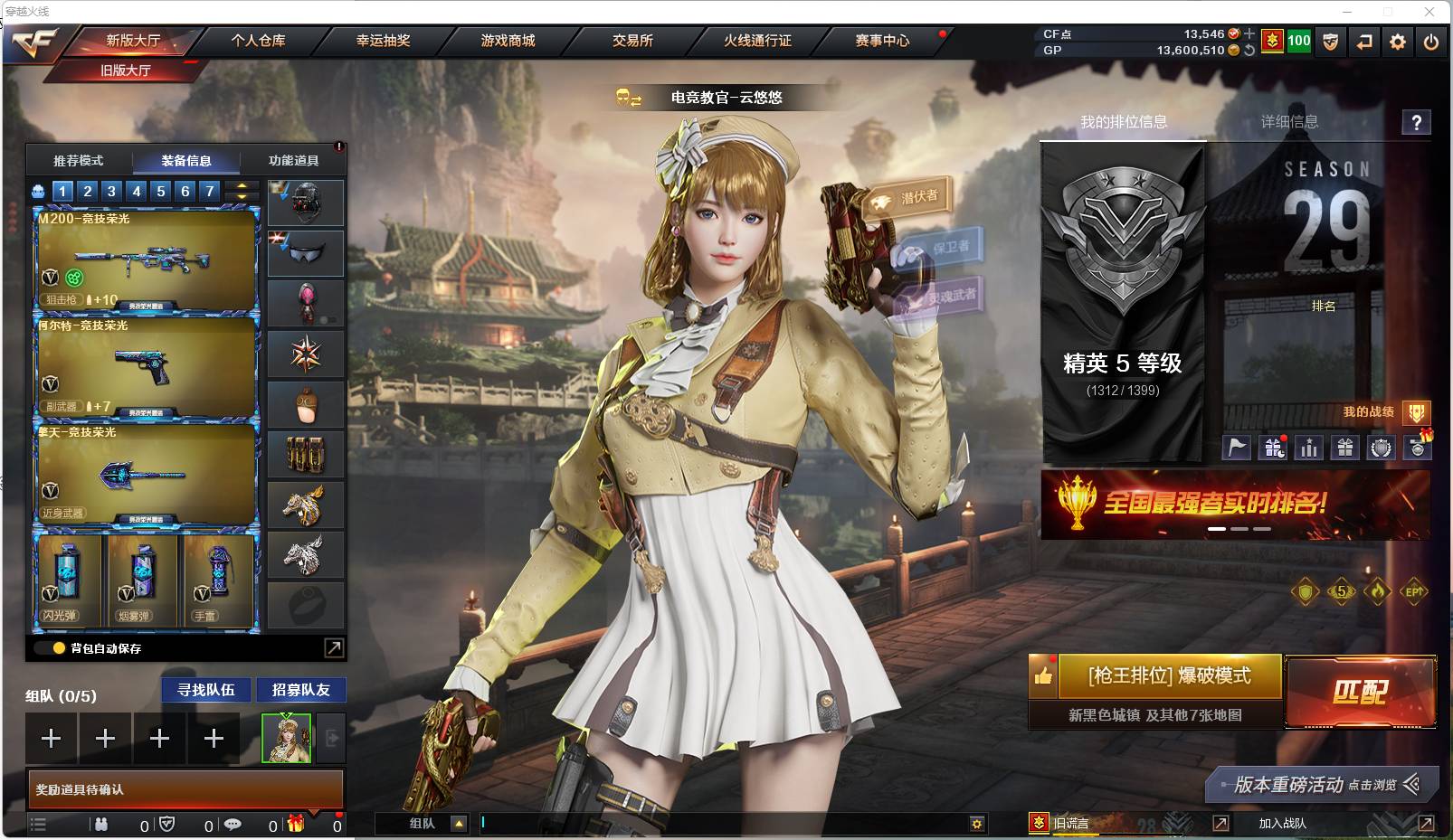Switch to the 功能道具 tab
Viewport: 1453px width, 840px height.
point(291,160)
